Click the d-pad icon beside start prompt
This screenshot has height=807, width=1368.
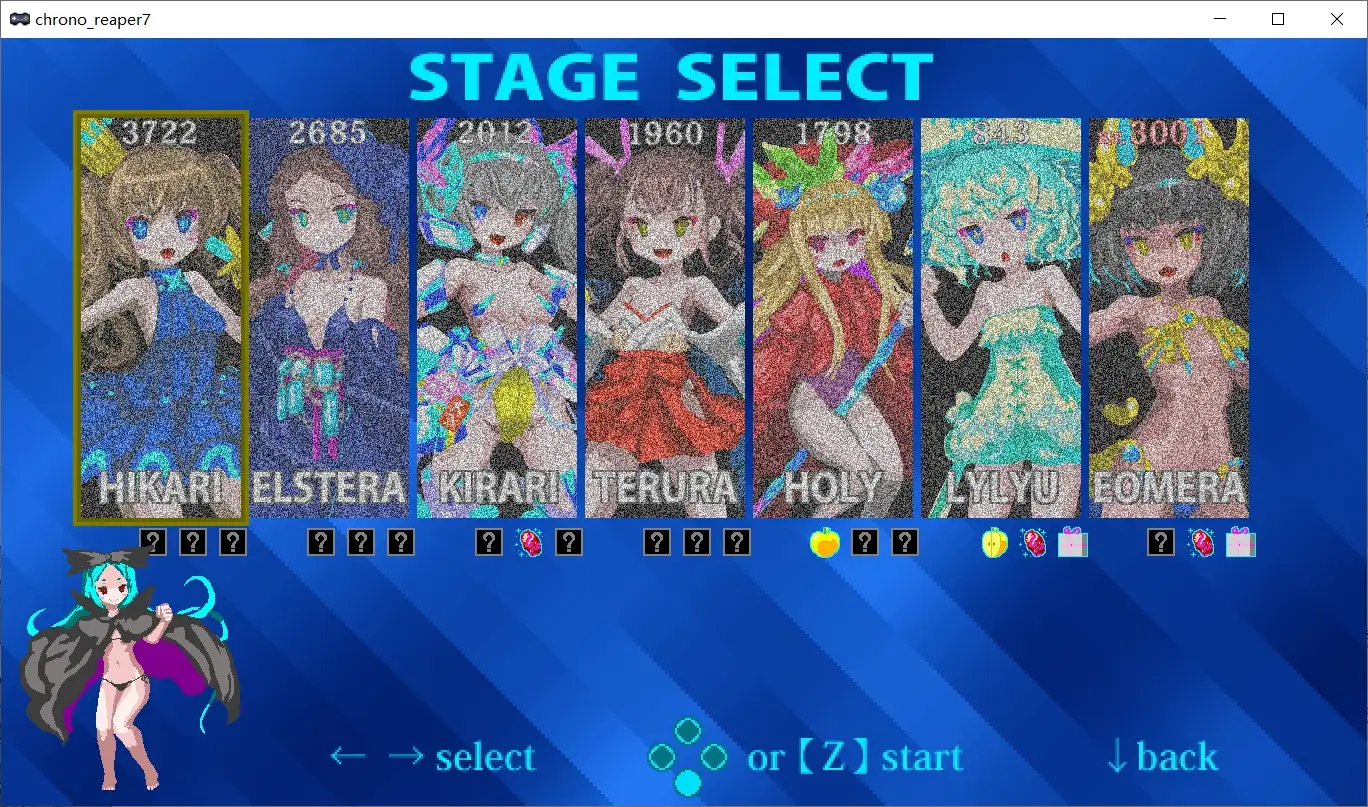(x=686, y=756)
